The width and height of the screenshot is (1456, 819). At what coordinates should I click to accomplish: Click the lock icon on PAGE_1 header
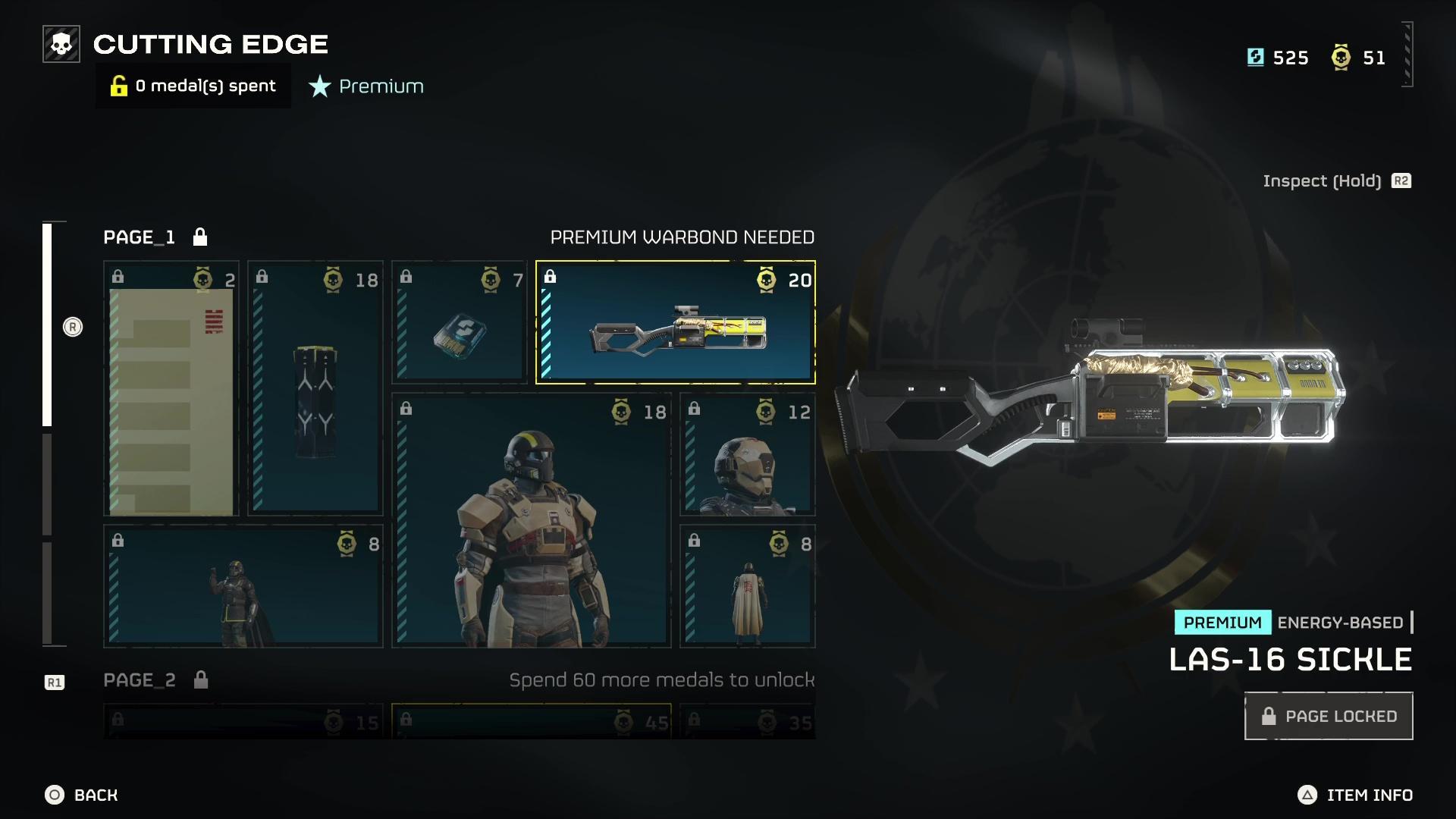tap(201, 237)
